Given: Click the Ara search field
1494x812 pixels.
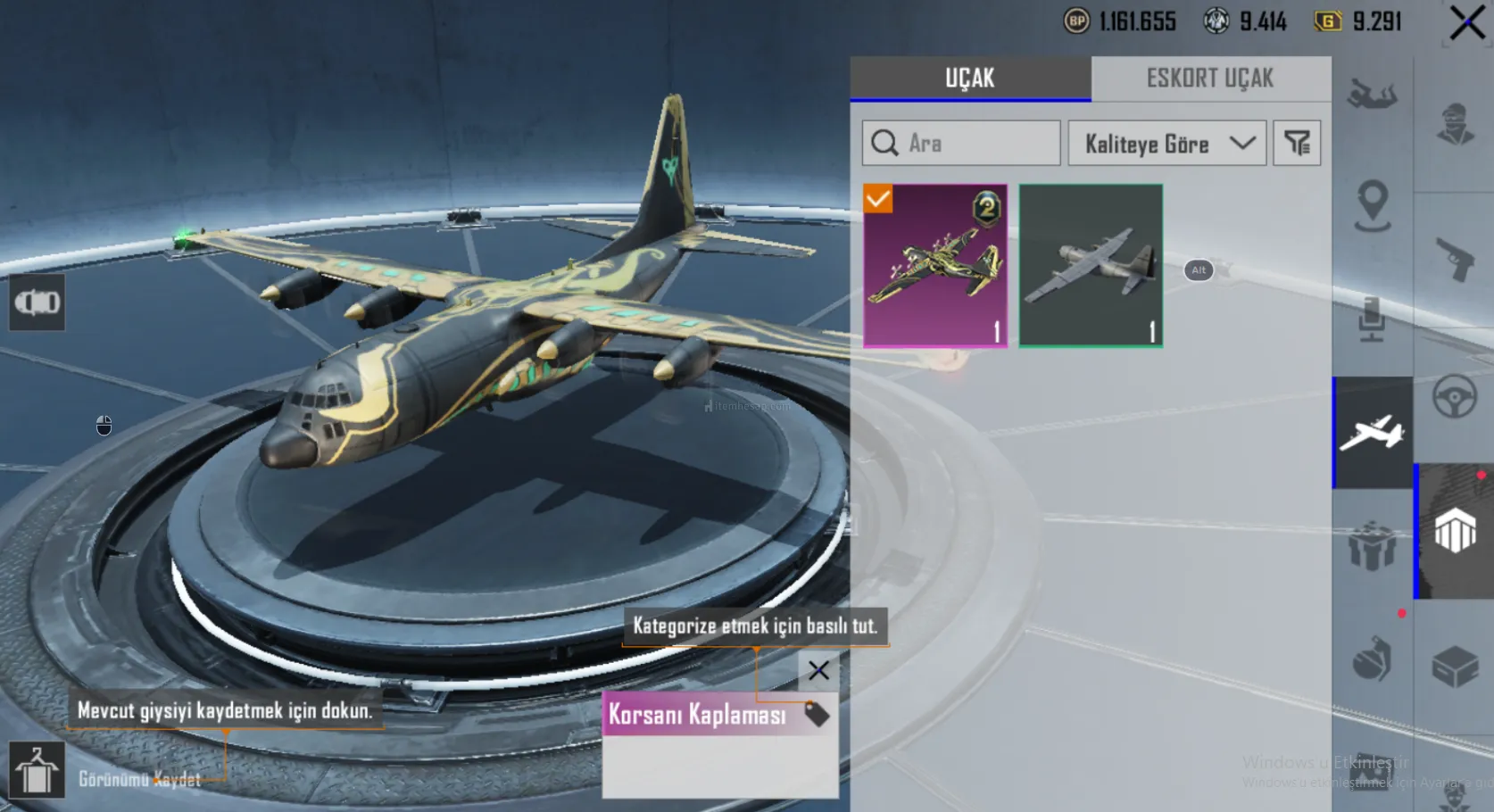Looking at the screenshot, I should click(x=961, y=143).
